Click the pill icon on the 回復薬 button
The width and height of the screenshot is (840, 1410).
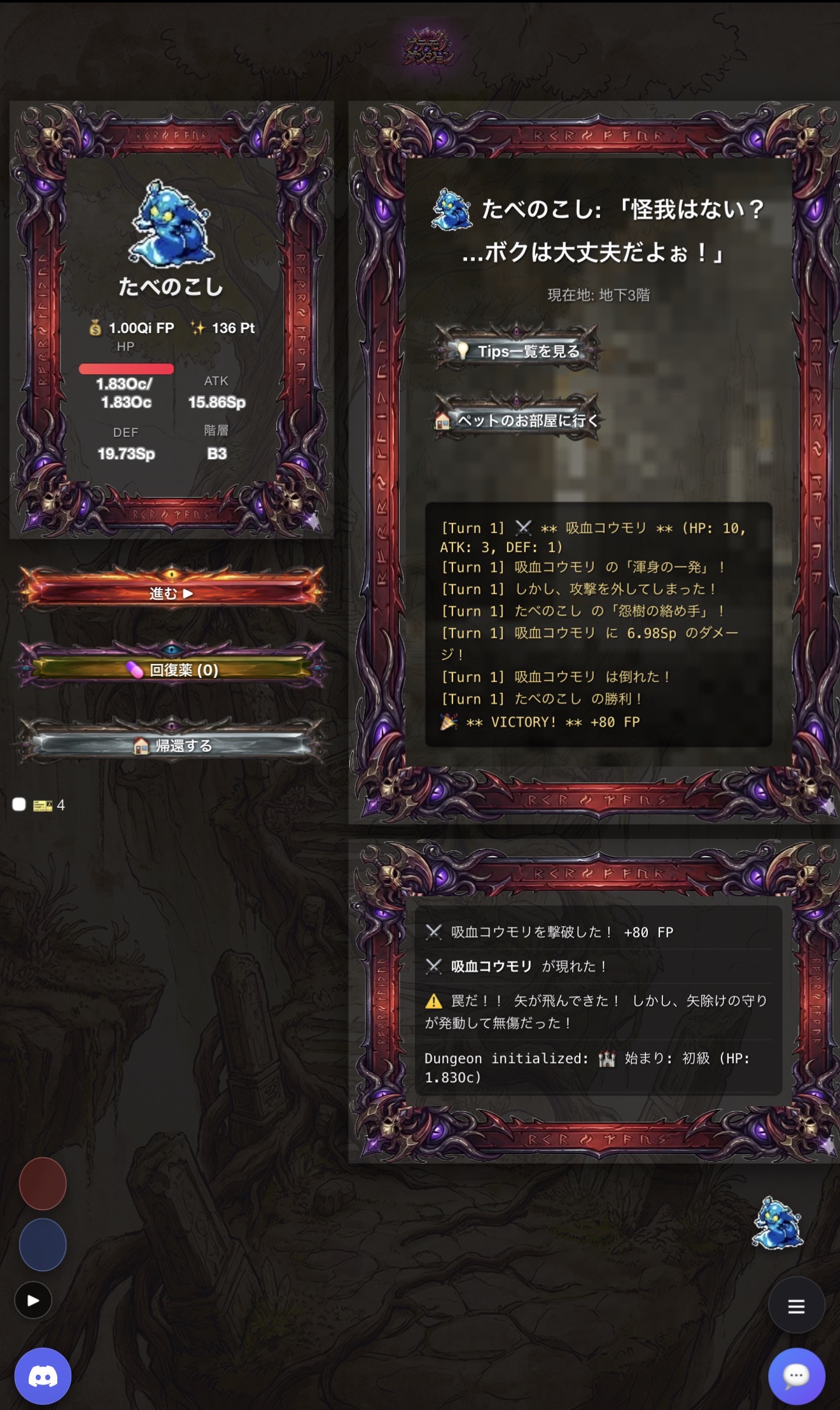[x=136, y=670]
